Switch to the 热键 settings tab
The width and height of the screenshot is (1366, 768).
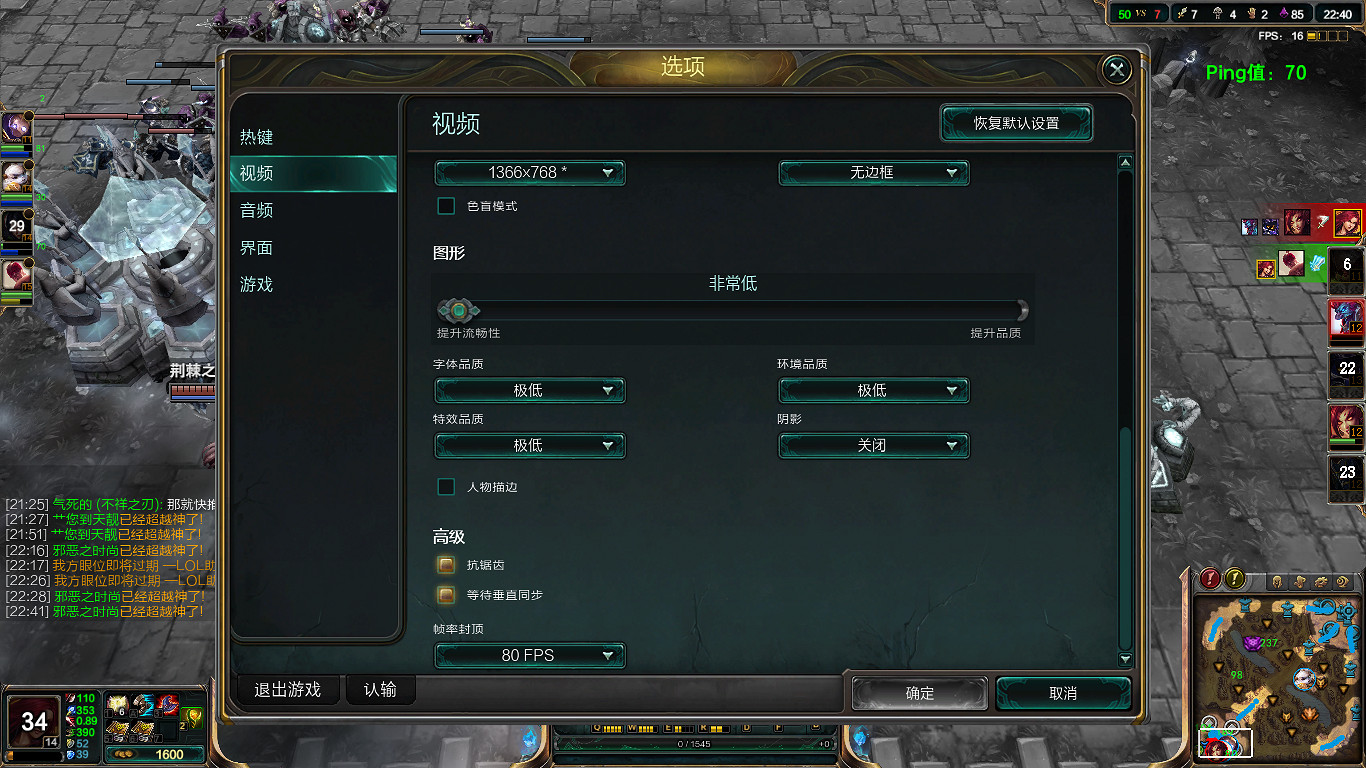[x=256, y=137]
